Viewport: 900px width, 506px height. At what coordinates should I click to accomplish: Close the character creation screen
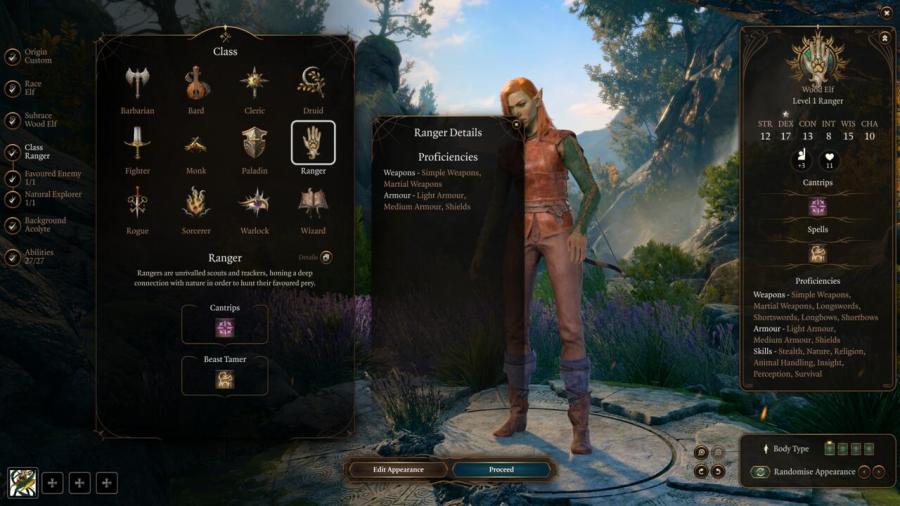click(x=886, y=12)
